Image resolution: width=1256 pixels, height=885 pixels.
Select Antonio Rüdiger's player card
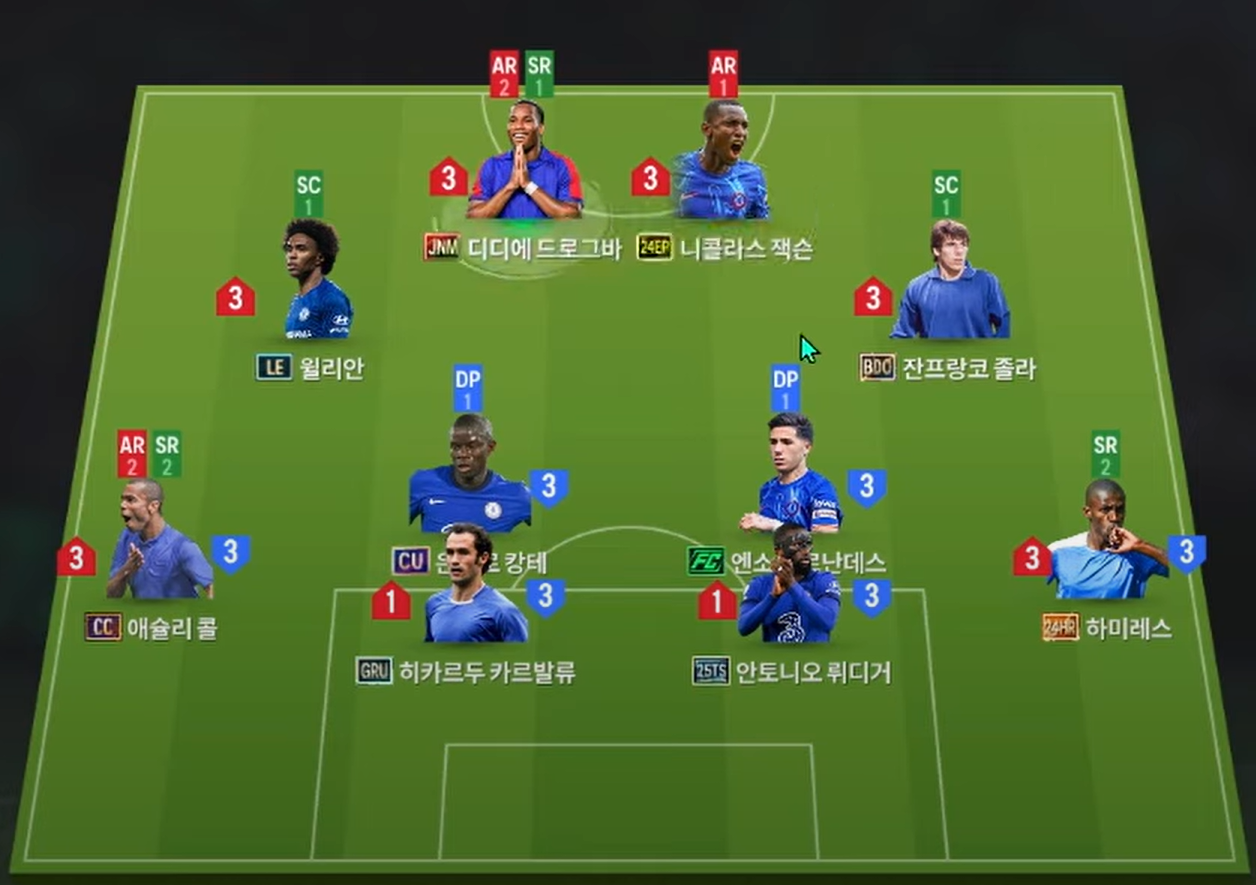789,588
